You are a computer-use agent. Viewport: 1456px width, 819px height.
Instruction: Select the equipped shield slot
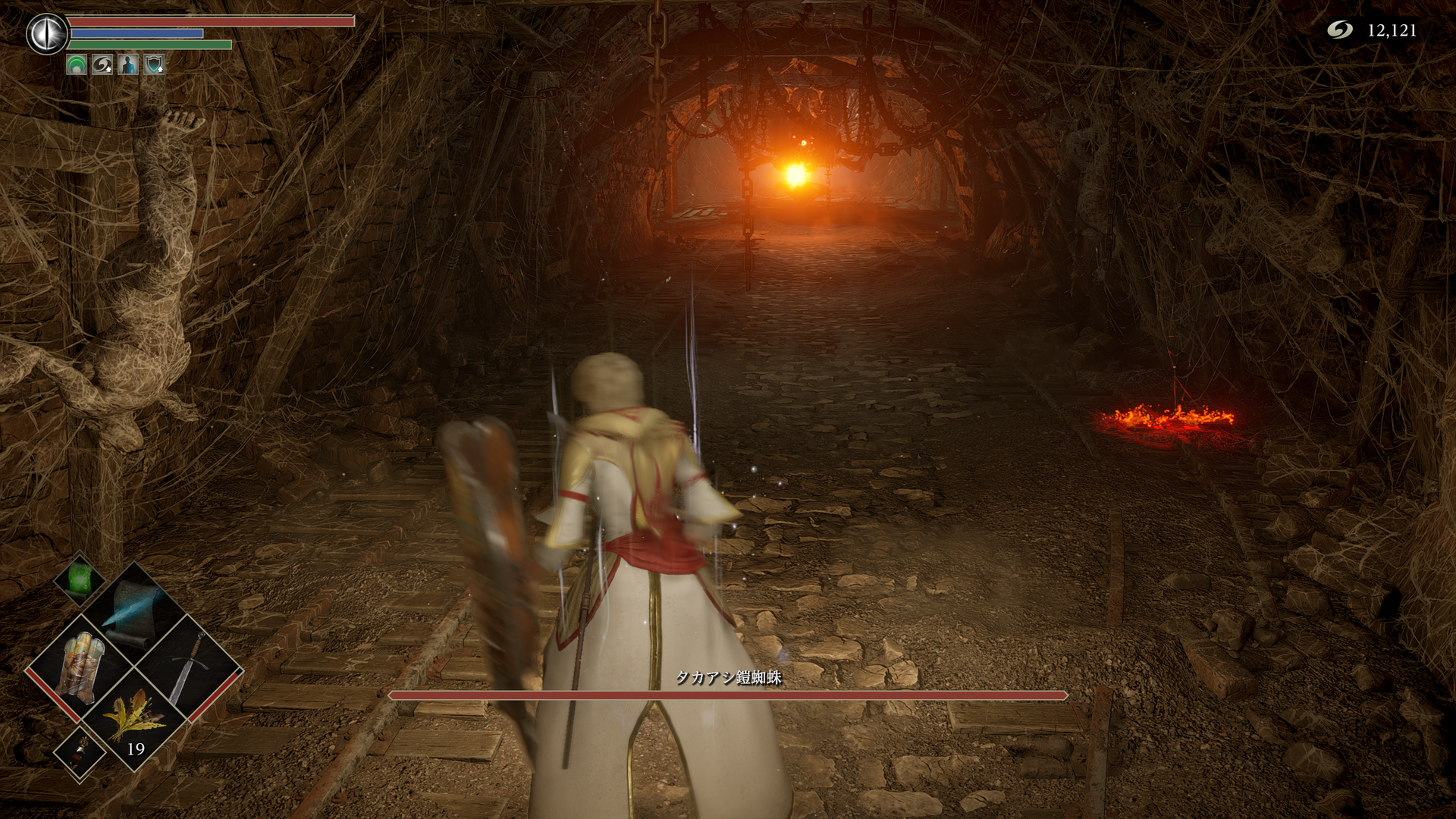pyautogui.click(x=81, y=665)
